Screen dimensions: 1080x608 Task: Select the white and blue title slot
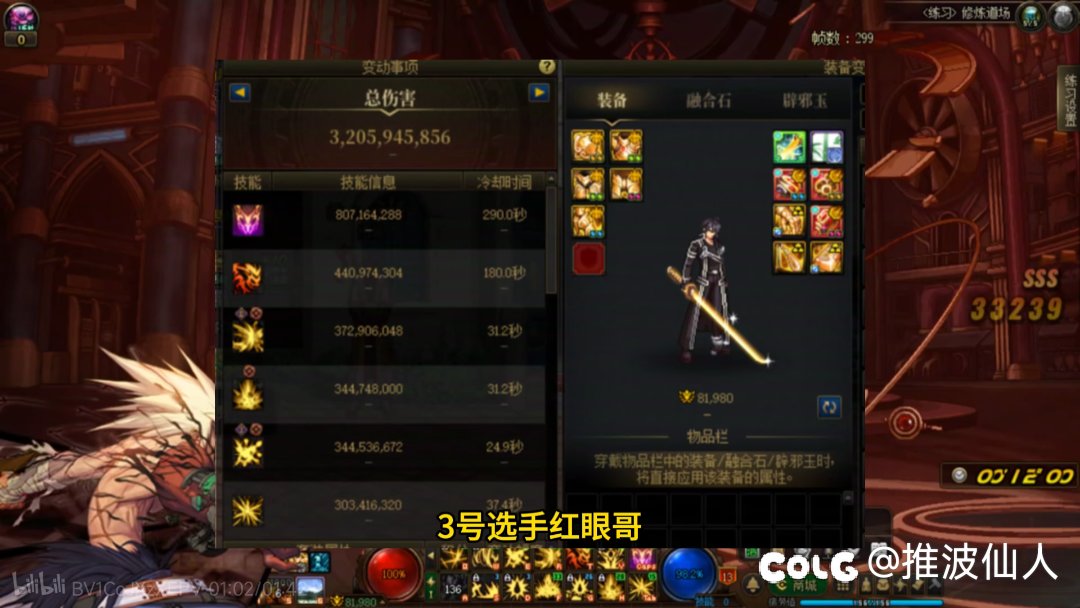(x=827, y=148)
